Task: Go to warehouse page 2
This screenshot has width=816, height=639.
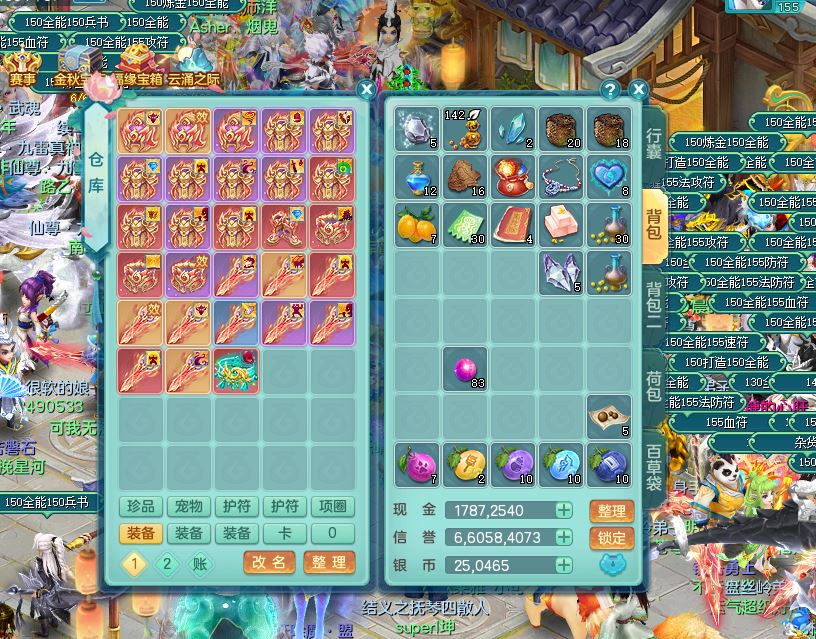Action: click(x=166, y=563)
